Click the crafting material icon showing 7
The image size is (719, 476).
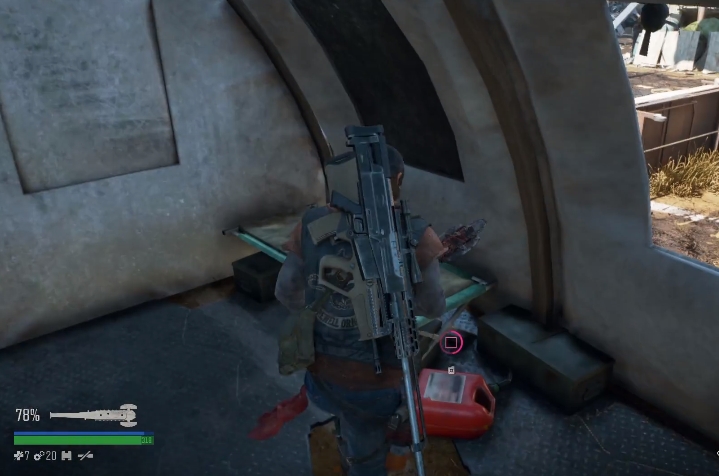point(18,456)
